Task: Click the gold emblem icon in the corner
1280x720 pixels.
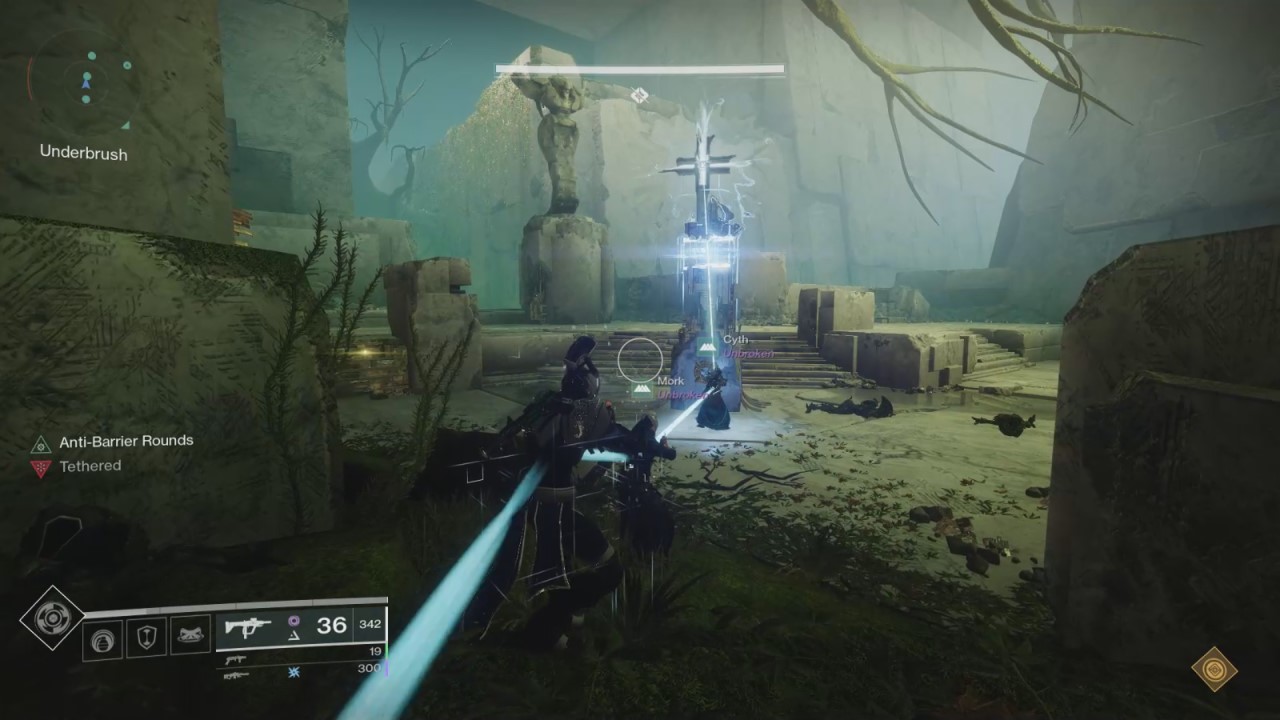Action: pos(1215,669)
